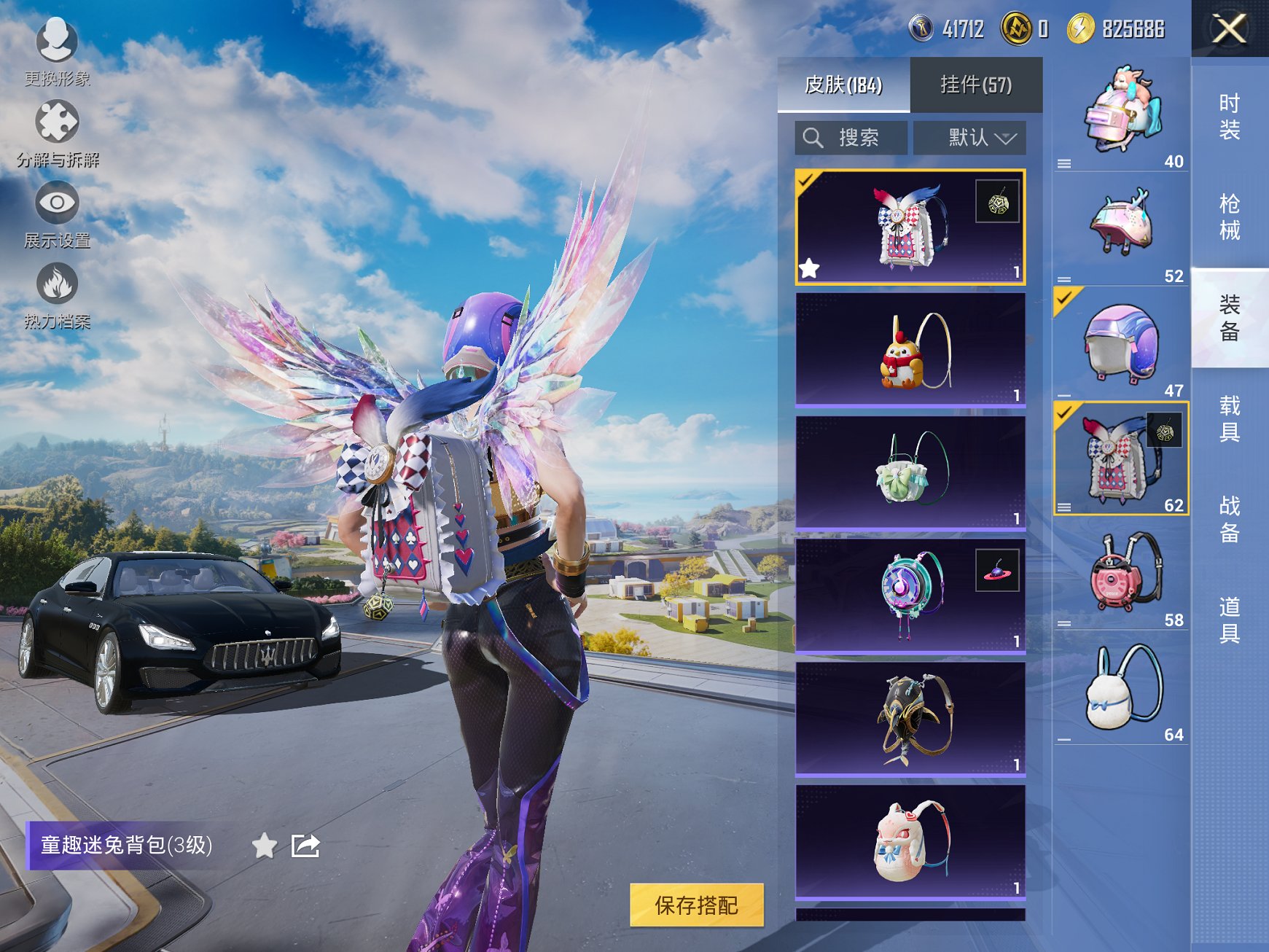Open 更换形象 change appearance
Screen dimensions: 1269x952
tap(57, 51)
